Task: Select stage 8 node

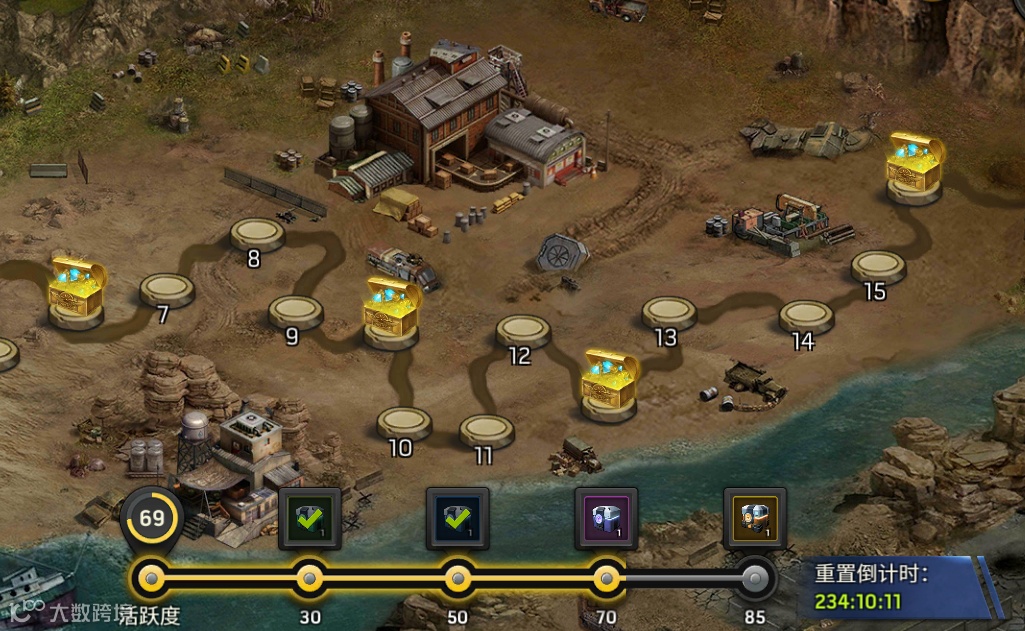Action: pos(258,234)
